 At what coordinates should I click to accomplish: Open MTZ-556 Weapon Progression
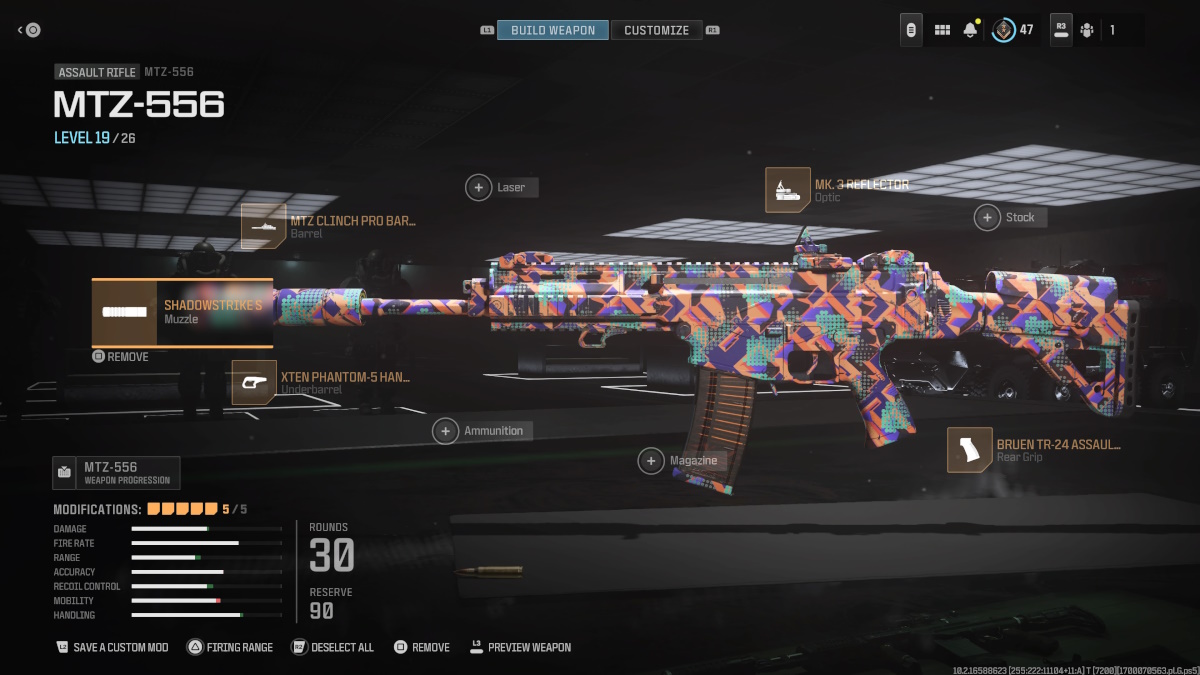[116, 472]
